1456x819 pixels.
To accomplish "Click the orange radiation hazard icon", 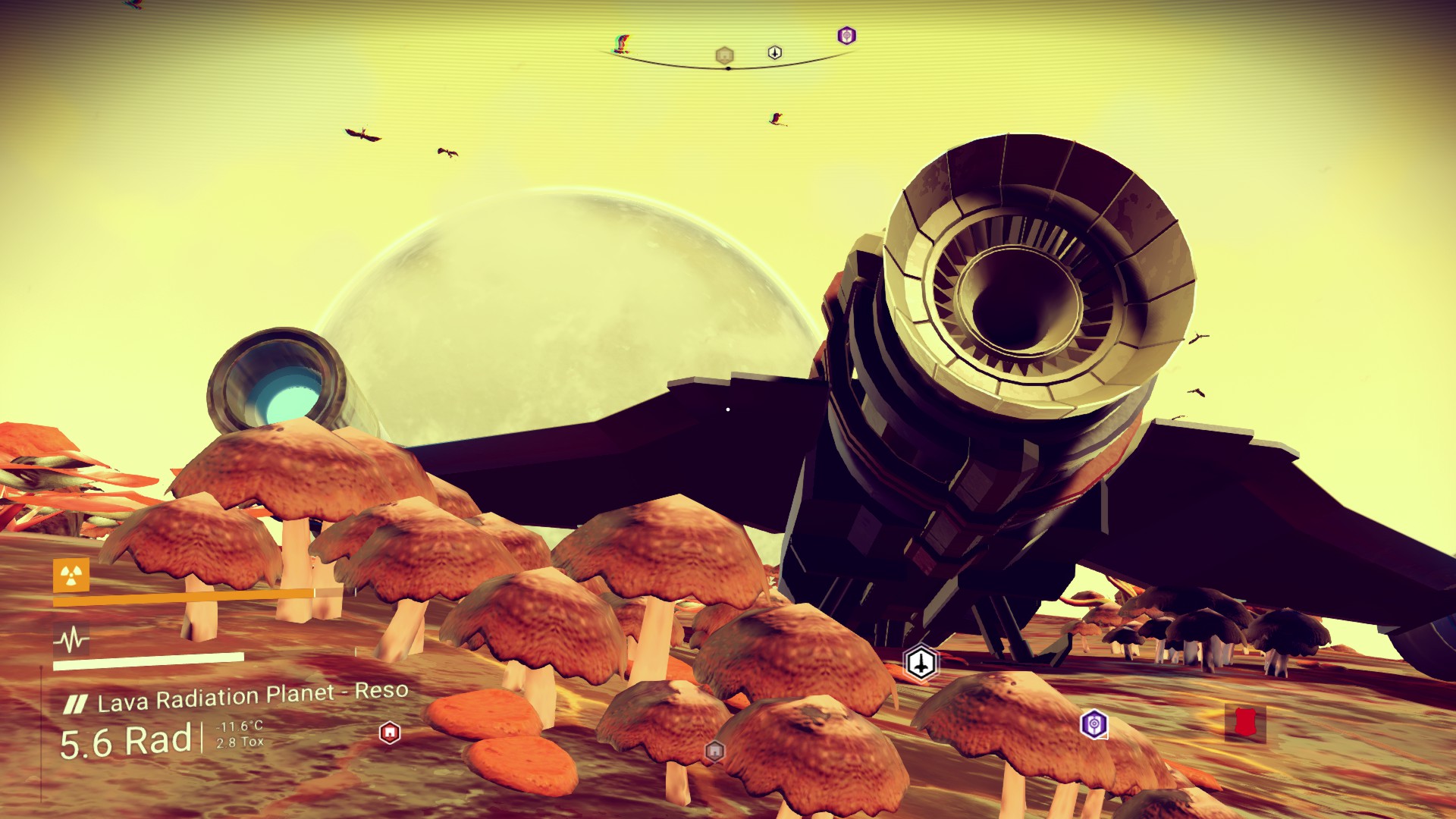I will click(x=71, y=576).
